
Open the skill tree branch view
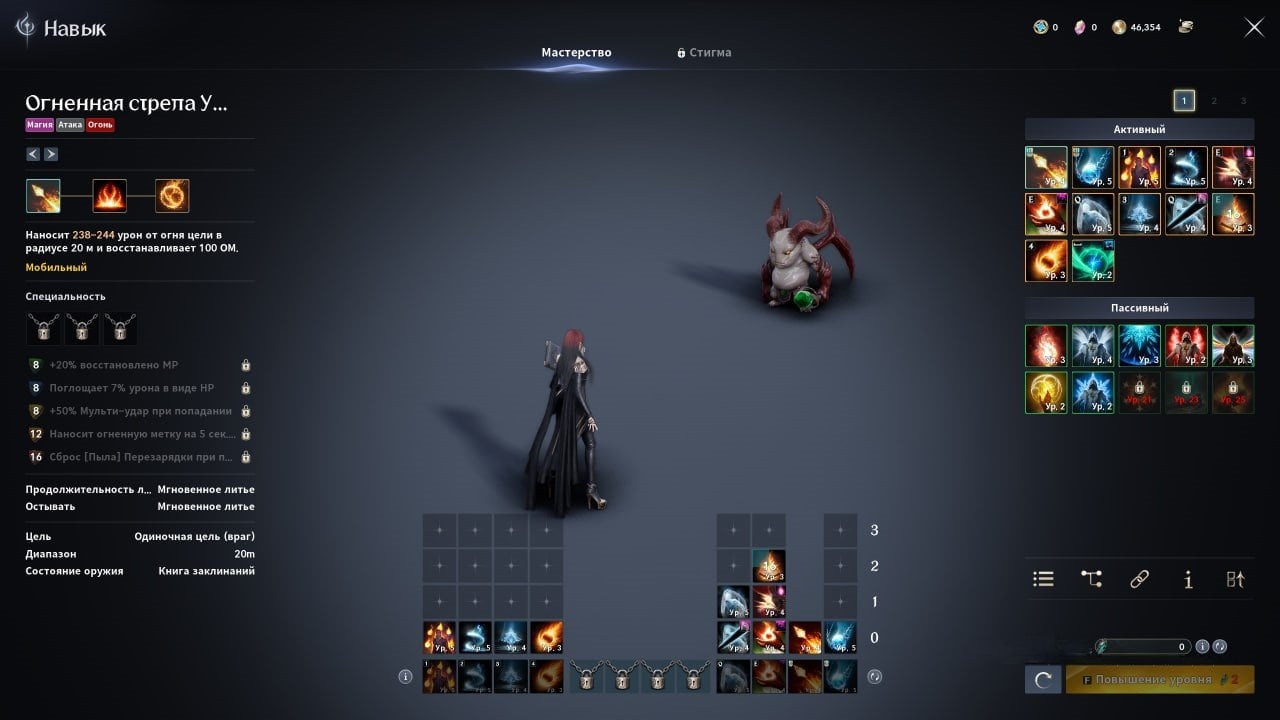click(x=1091, y=579)
